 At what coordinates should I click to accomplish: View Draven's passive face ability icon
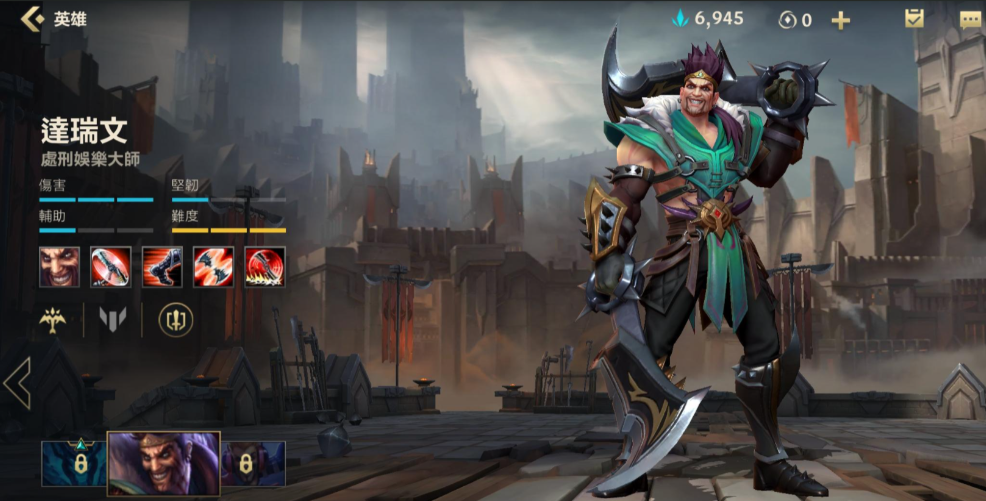point(60,267)
